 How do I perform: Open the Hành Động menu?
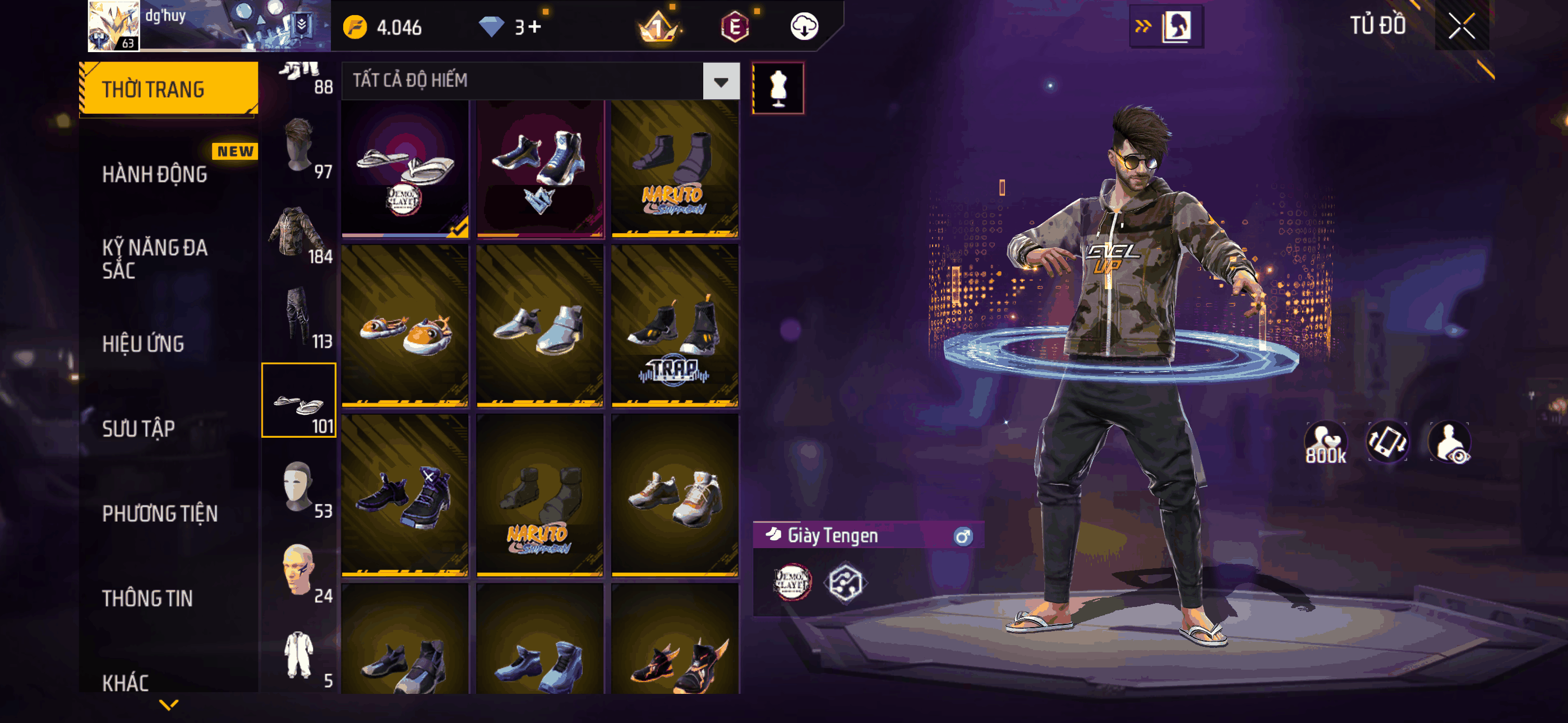click(x=155, y=175)
